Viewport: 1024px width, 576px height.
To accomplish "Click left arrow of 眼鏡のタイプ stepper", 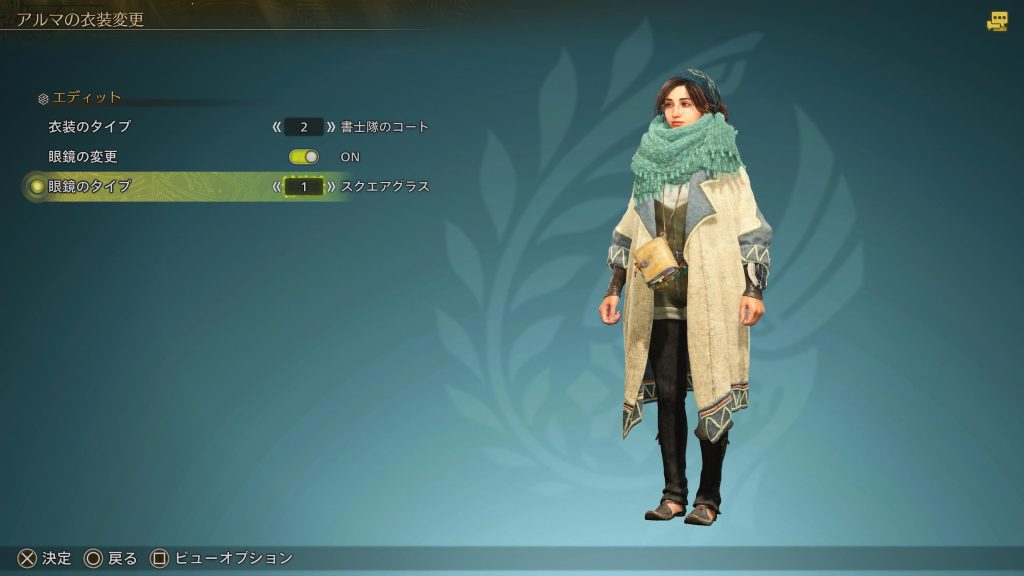I will tap(277, 186).
